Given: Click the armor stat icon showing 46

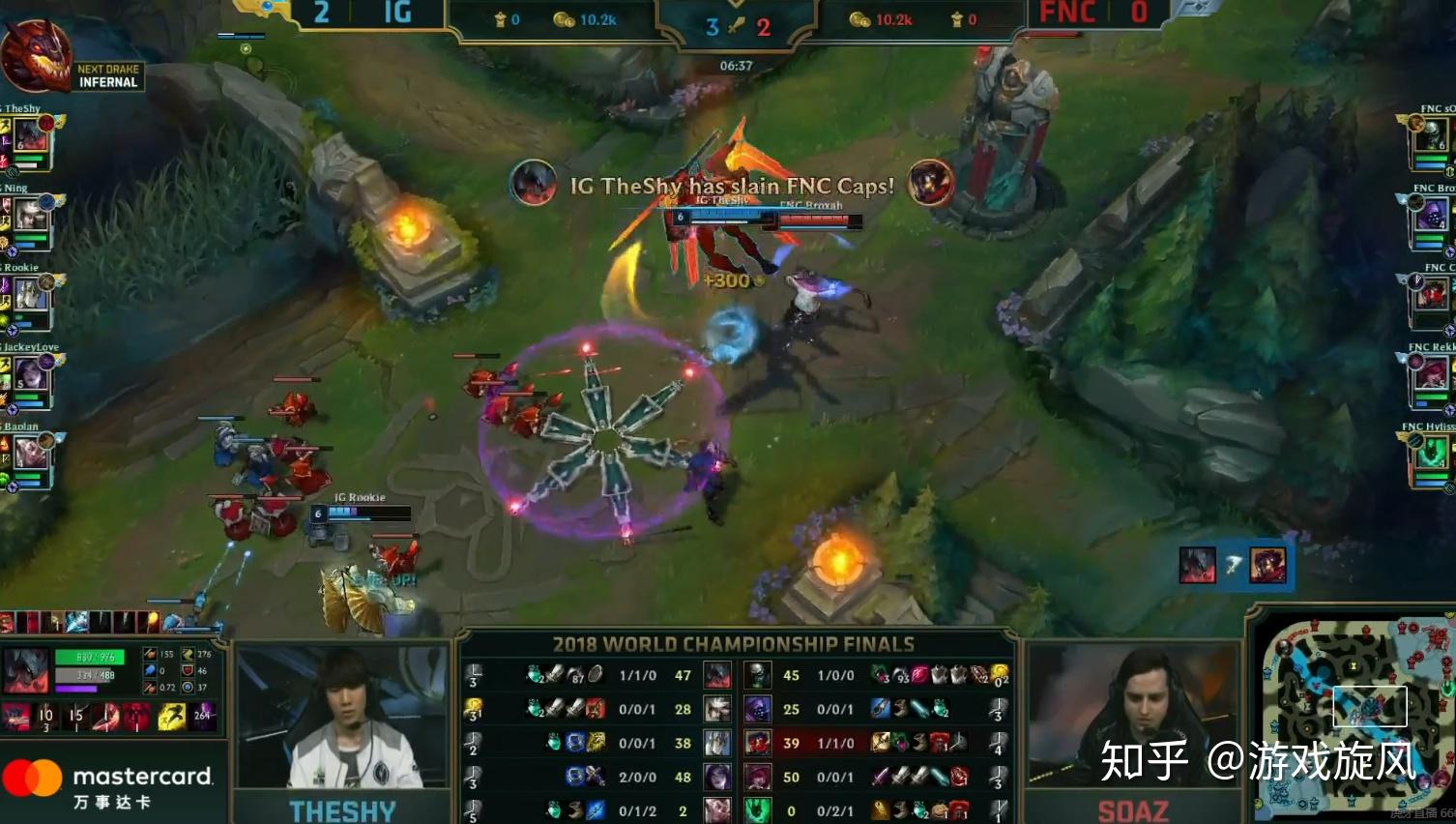Looking at the screenshot, I should click(188, 670).
